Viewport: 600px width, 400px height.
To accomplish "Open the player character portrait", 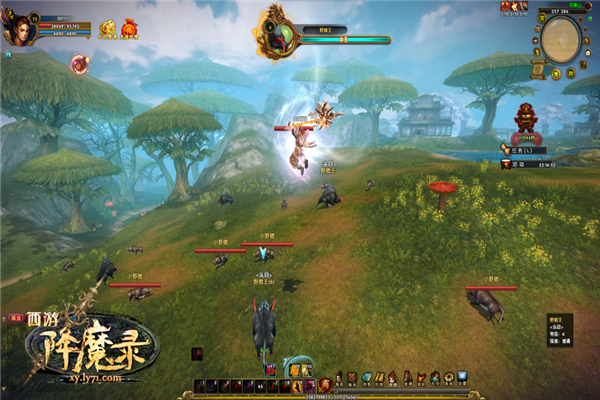I will click(18, 28).
